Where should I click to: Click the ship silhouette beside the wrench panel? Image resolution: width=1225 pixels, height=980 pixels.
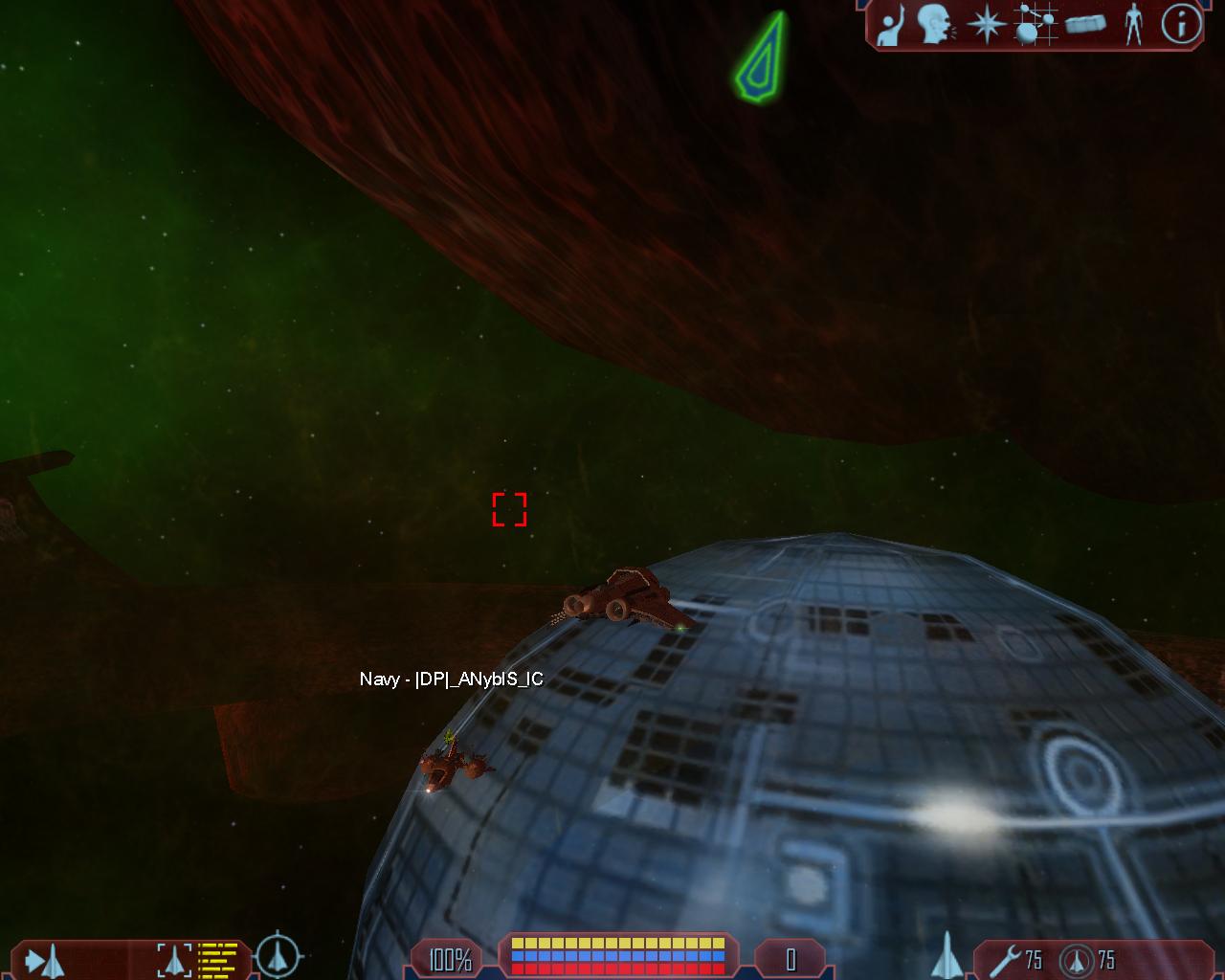[x=946, y=955]
